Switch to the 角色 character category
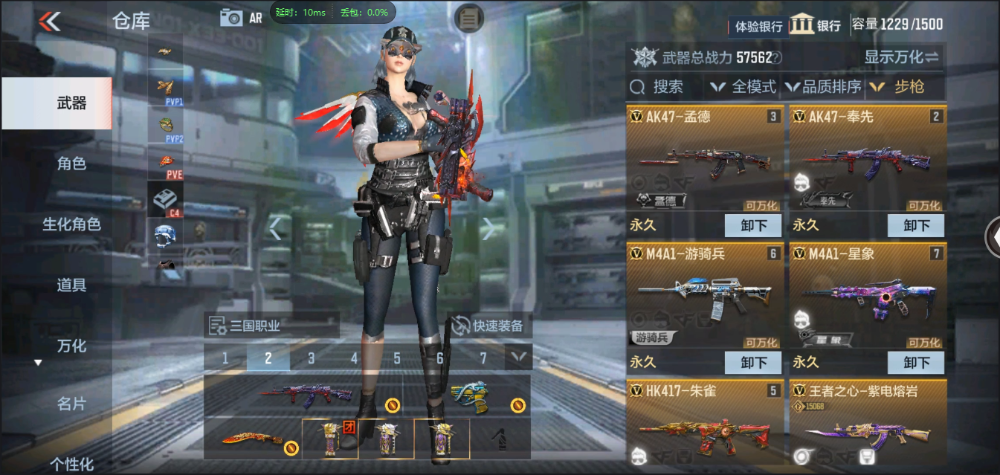Image resolution: width=1000 pixels, height=475 pixels. coord(70,164)
